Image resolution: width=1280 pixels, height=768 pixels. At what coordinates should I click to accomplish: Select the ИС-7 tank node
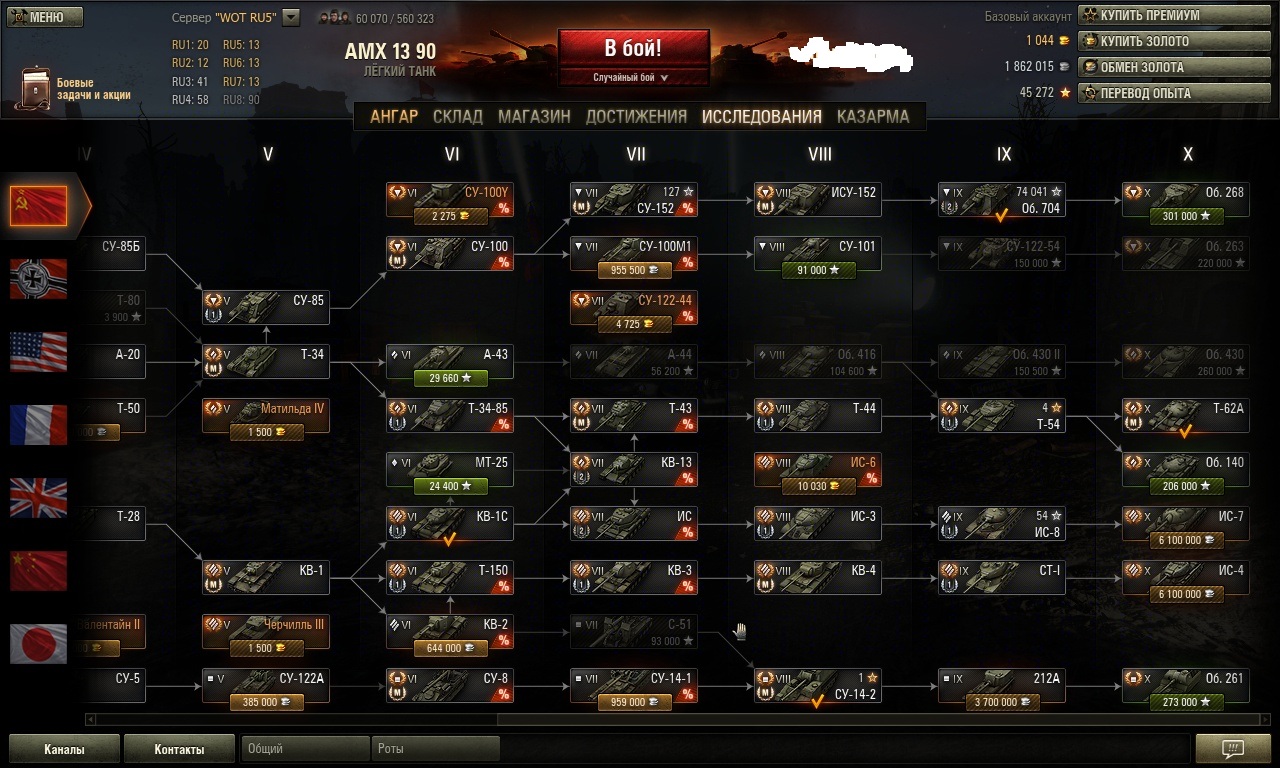1185,523
